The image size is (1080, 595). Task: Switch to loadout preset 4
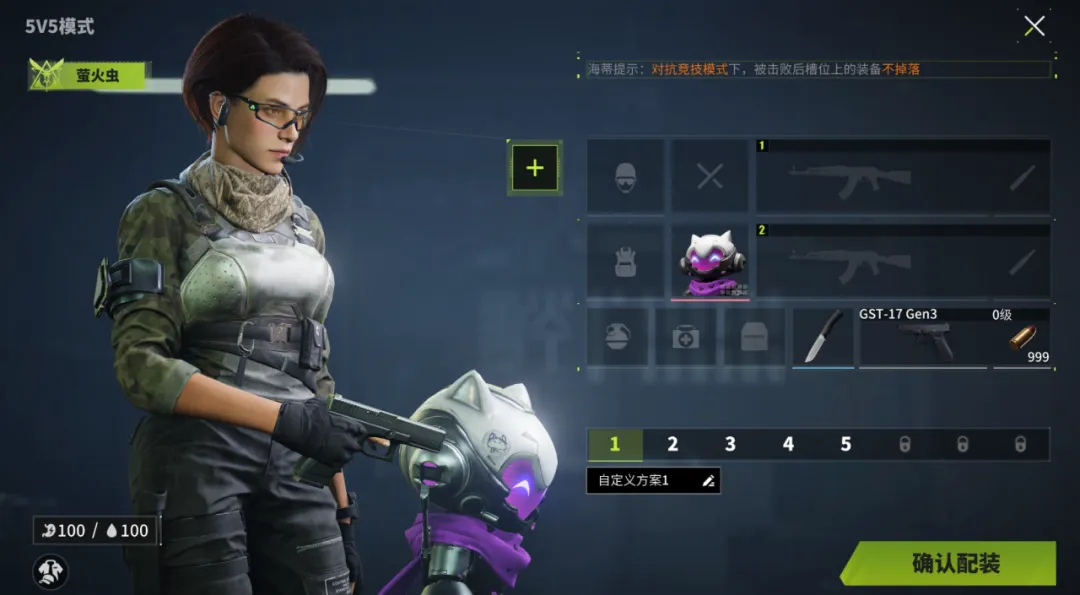pos(788,444)
